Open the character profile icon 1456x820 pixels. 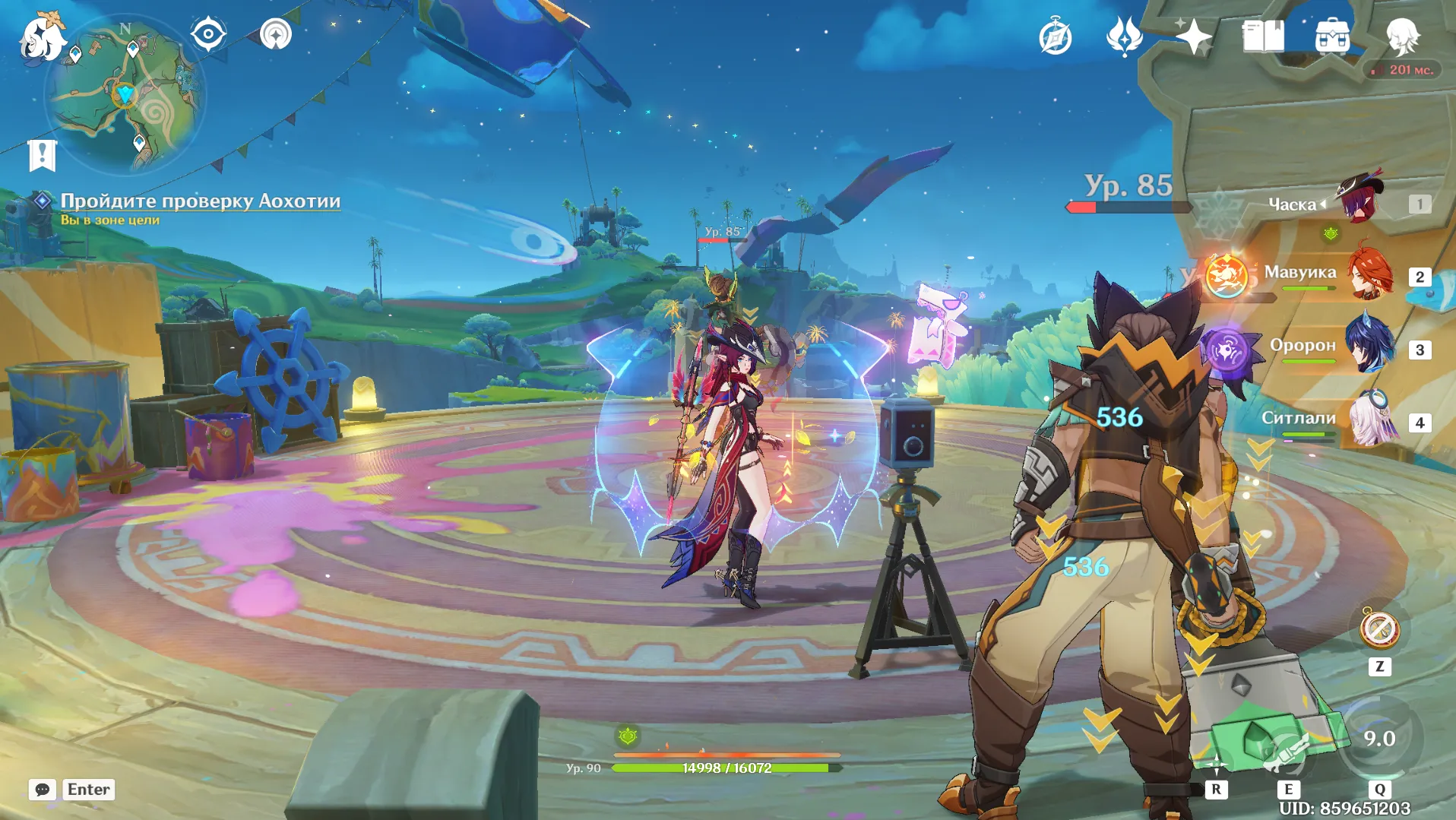tap(1402, 36)
